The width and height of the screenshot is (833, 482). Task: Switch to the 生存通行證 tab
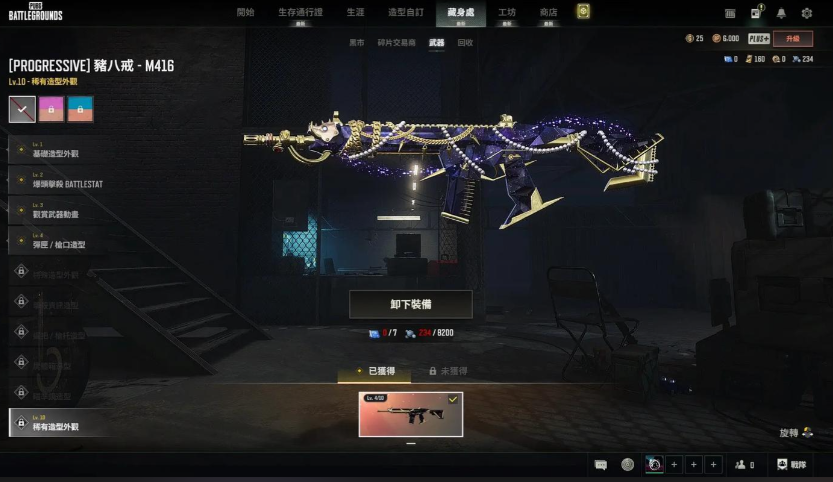point(300,12)
